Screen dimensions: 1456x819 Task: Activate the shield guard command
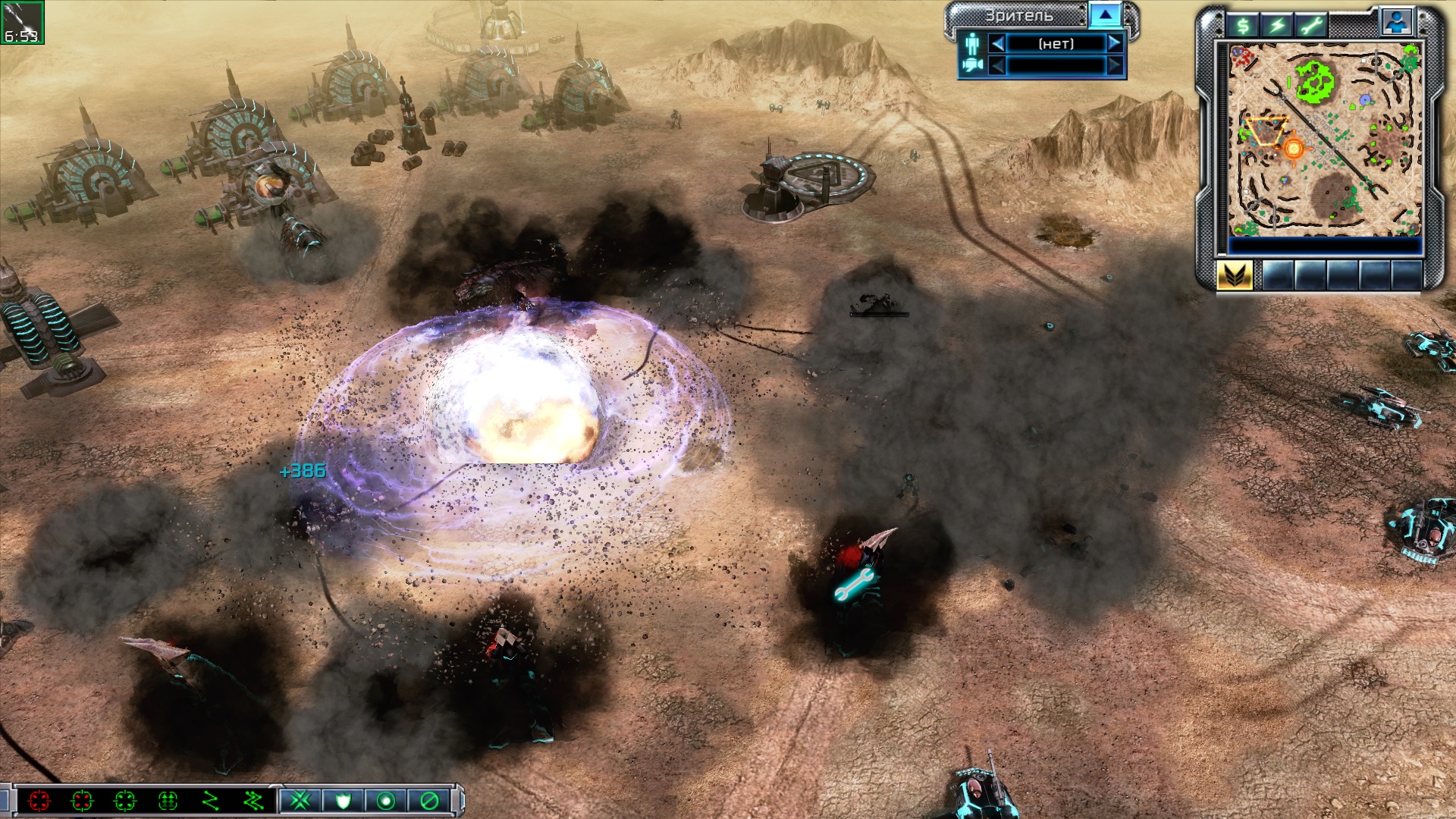click(343, 801)
